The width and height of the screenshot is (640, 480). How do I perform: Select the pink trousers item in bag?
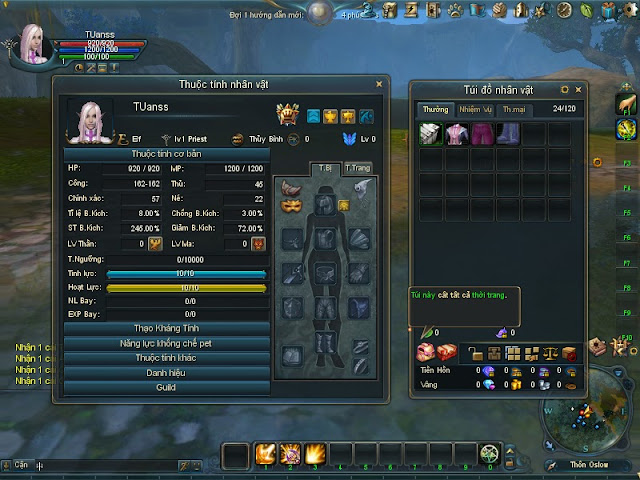tap(483, 134)
